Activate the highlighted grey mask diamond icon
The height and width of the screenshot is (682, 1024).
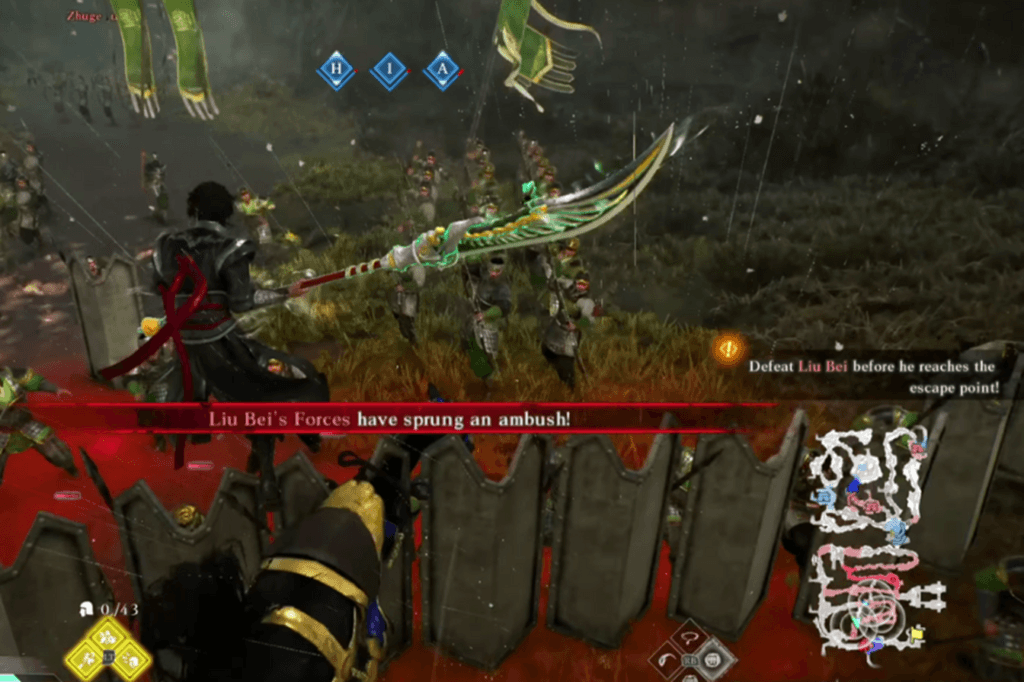tap(714, 658)
